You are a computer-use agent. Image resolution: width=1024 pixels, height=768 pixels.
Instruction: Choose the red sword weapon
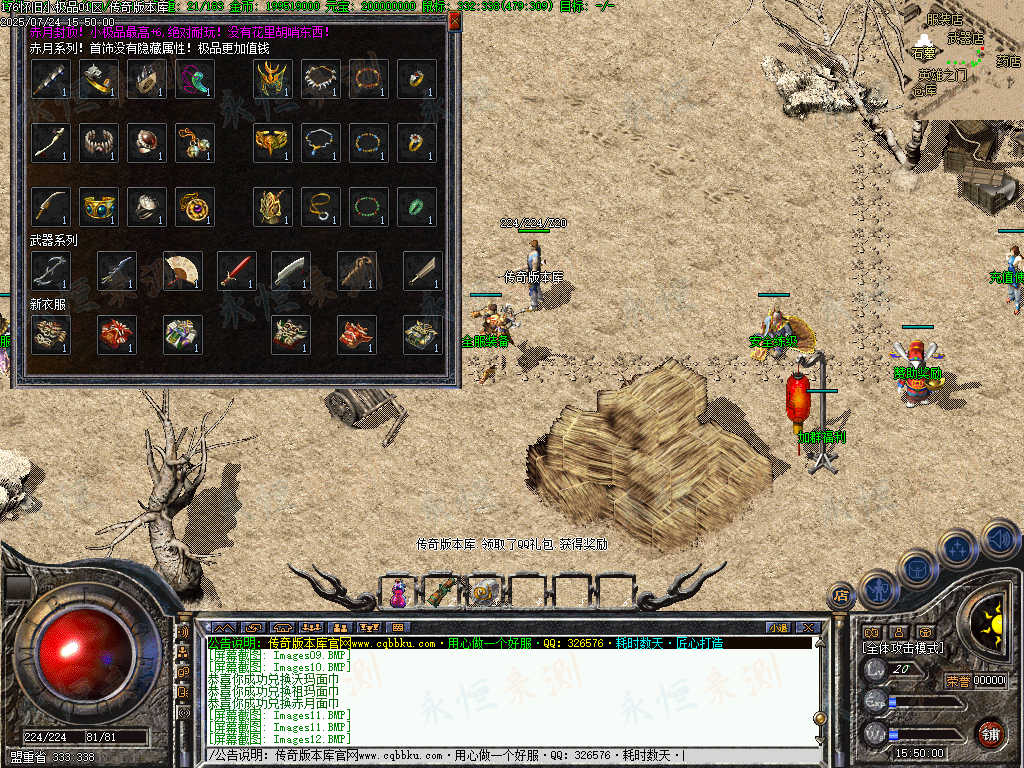(x=237, y=270)
